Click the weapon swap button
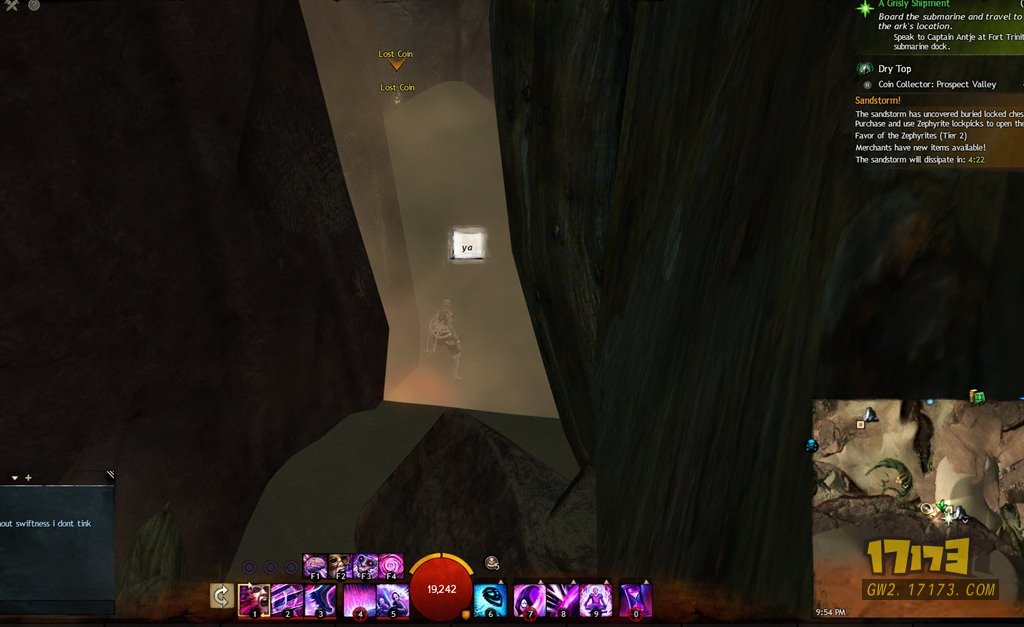The height and width of the screenshot is (627, 1024). pyautogui.click(x=222, y=597)
